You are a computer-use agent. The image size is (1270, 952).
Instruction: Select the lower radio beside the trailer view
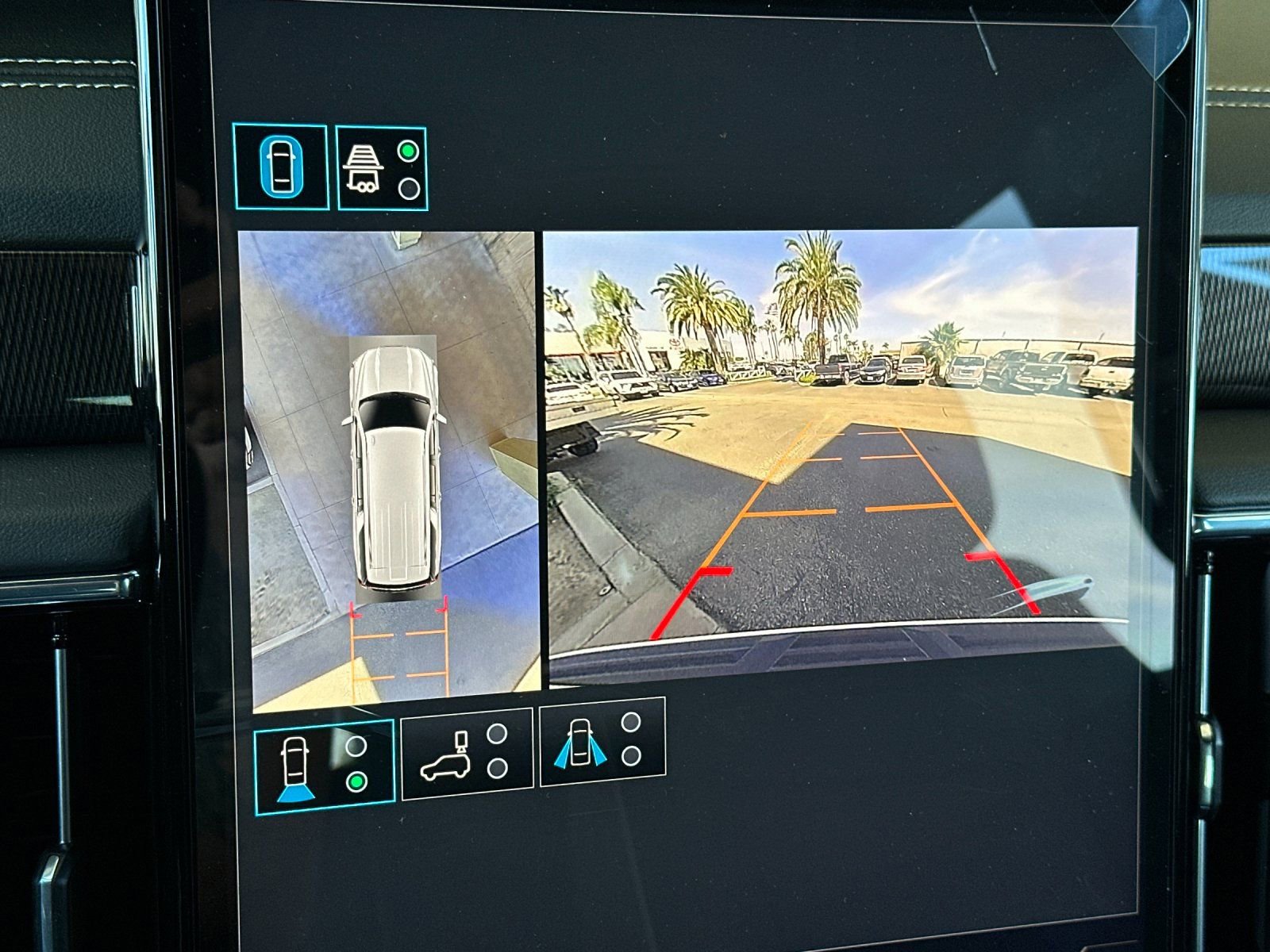[409, 188]
